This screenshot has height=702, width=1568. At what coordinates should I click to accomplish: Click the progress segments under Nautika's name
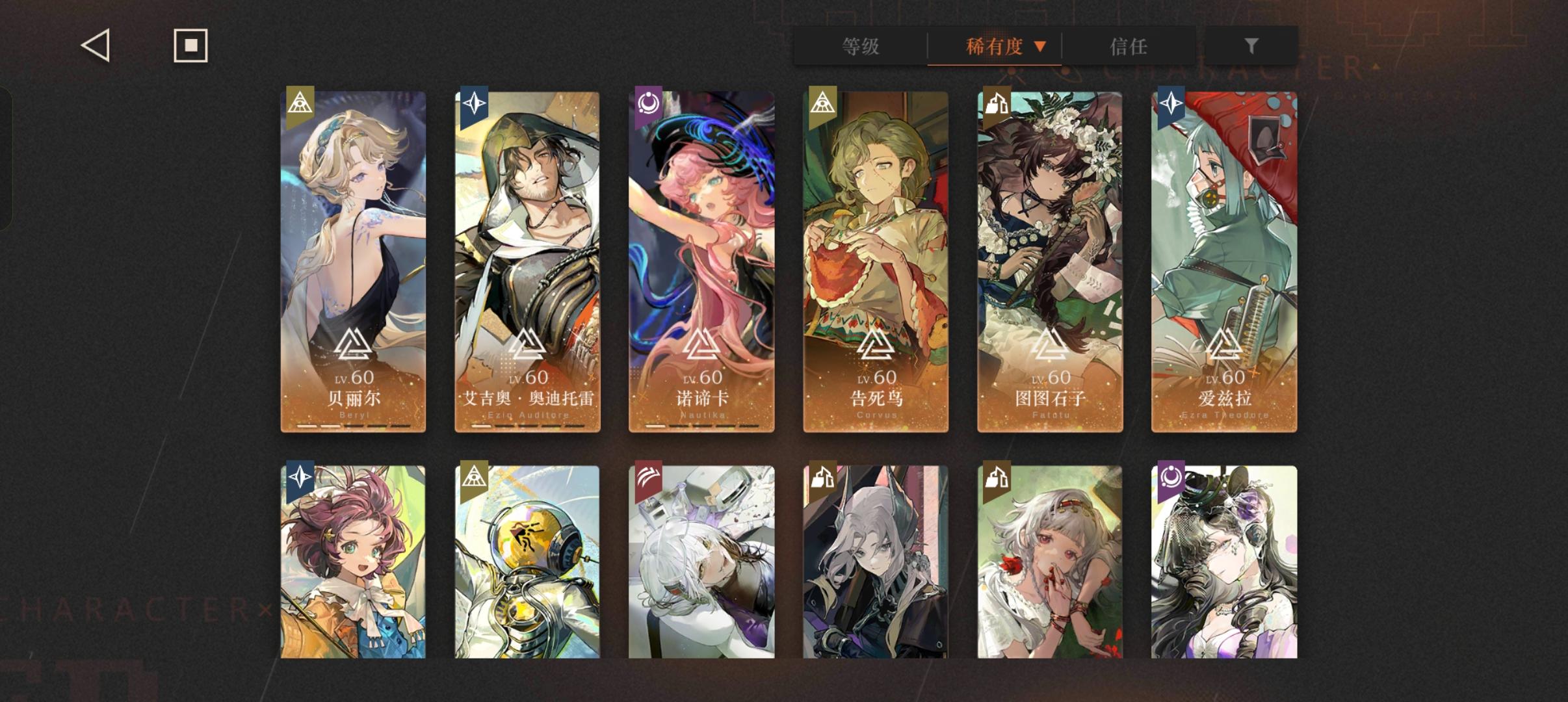[701, 427]
